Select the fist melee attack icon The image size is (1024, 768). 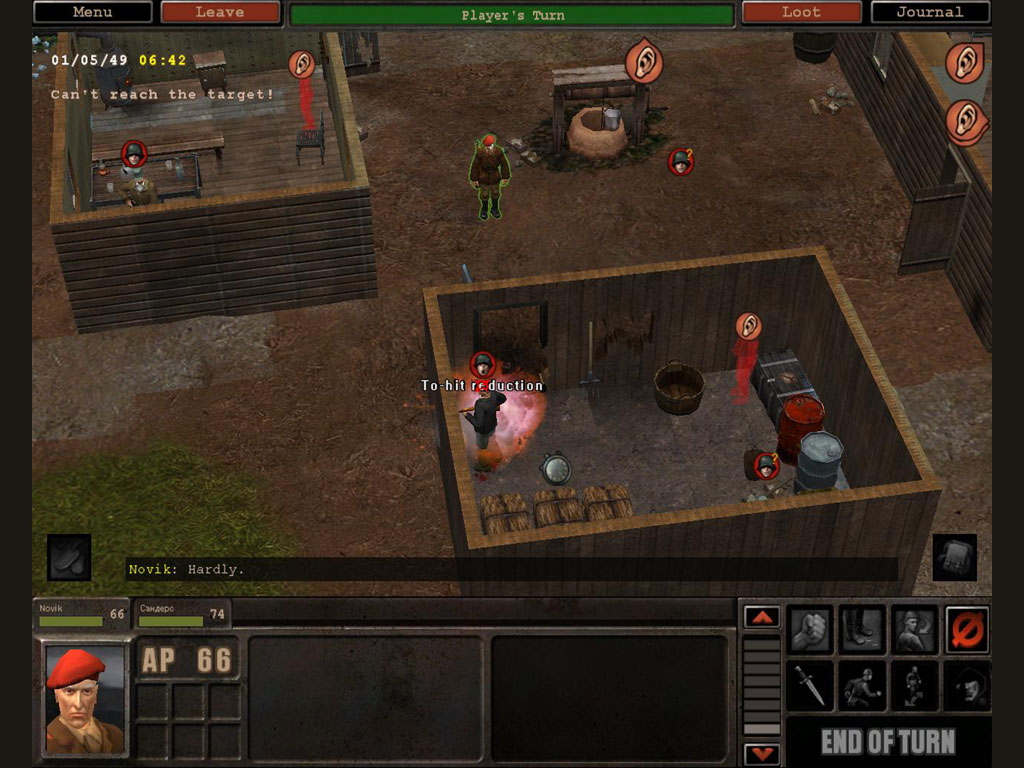tap(811, 630)
